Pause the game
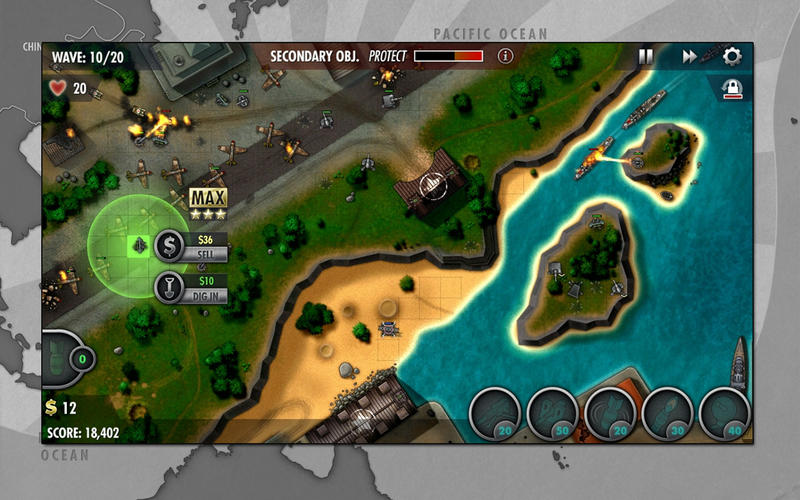The width and height of the screenshot is (800, 500). coord(646,57)
